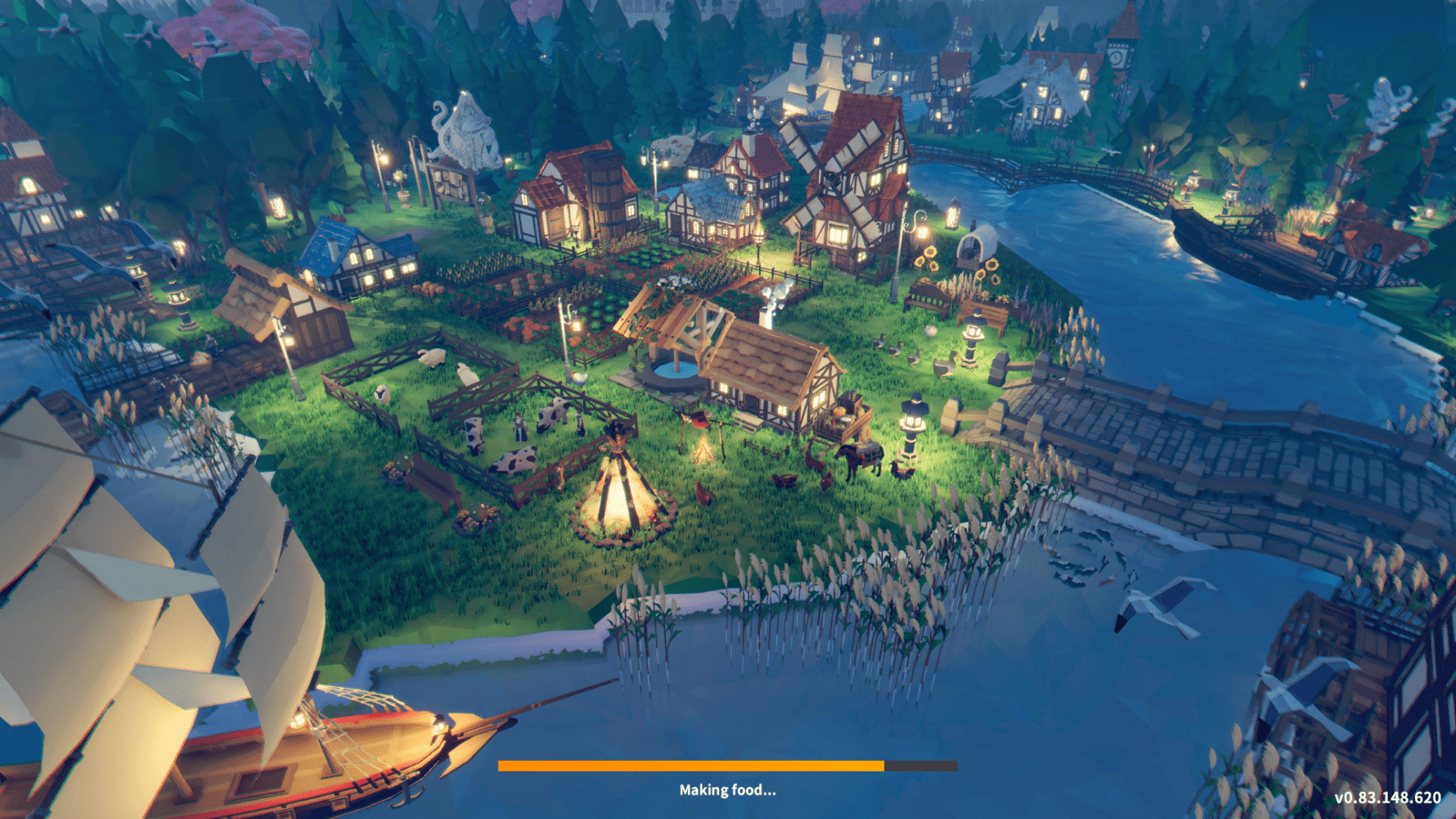Click the orange loading progress bar
The width and height of the screenshot is (1456, 819).
tap(692, 766)
